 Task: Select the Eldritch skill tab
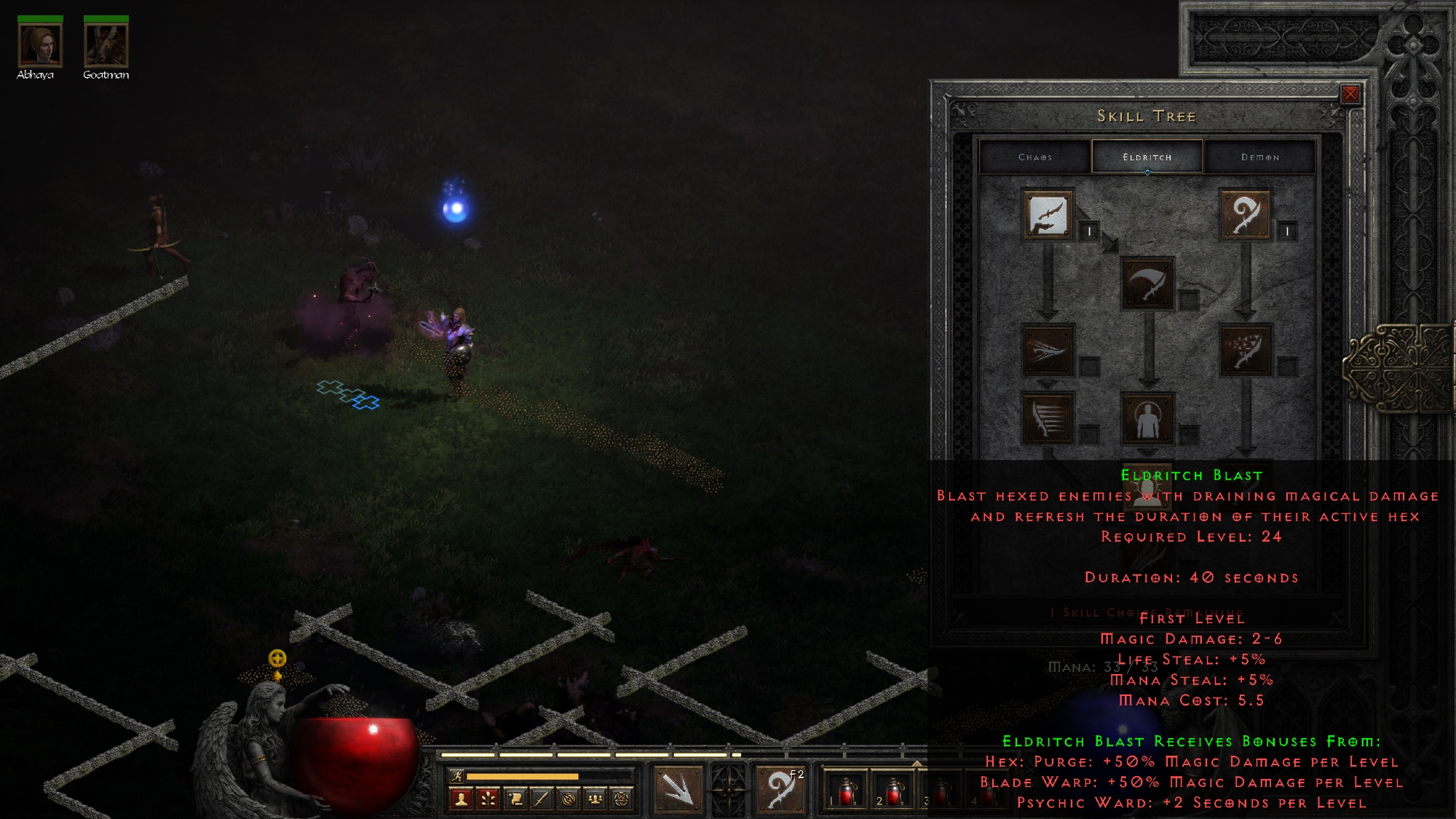(x=1147, y=157)
